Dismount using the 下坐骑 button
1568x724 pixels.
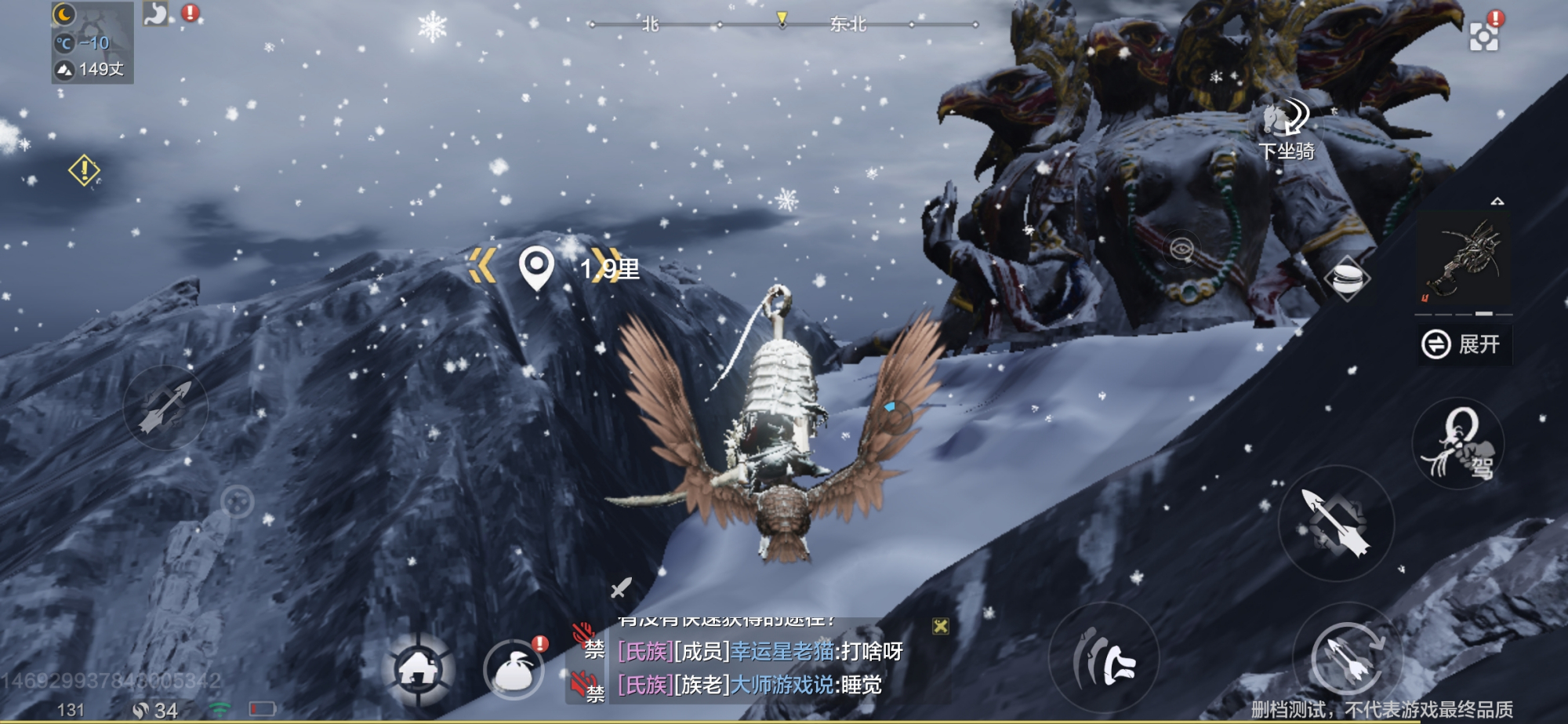[1286, 129]
